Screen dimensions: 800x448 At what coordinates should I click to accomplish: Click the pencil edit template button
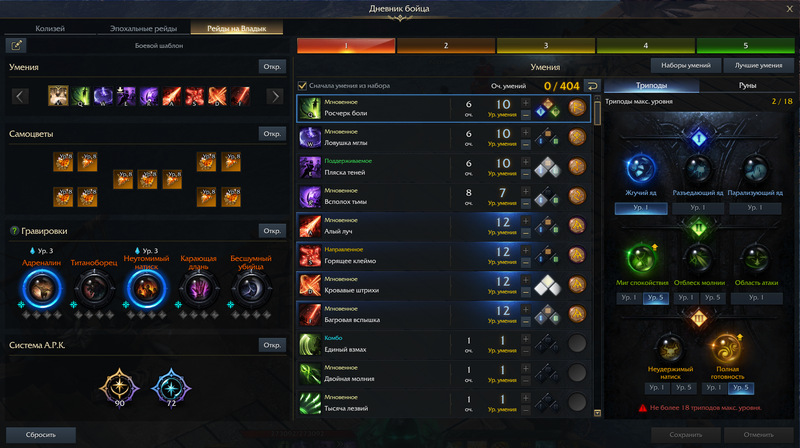click(x=18, y=45)
